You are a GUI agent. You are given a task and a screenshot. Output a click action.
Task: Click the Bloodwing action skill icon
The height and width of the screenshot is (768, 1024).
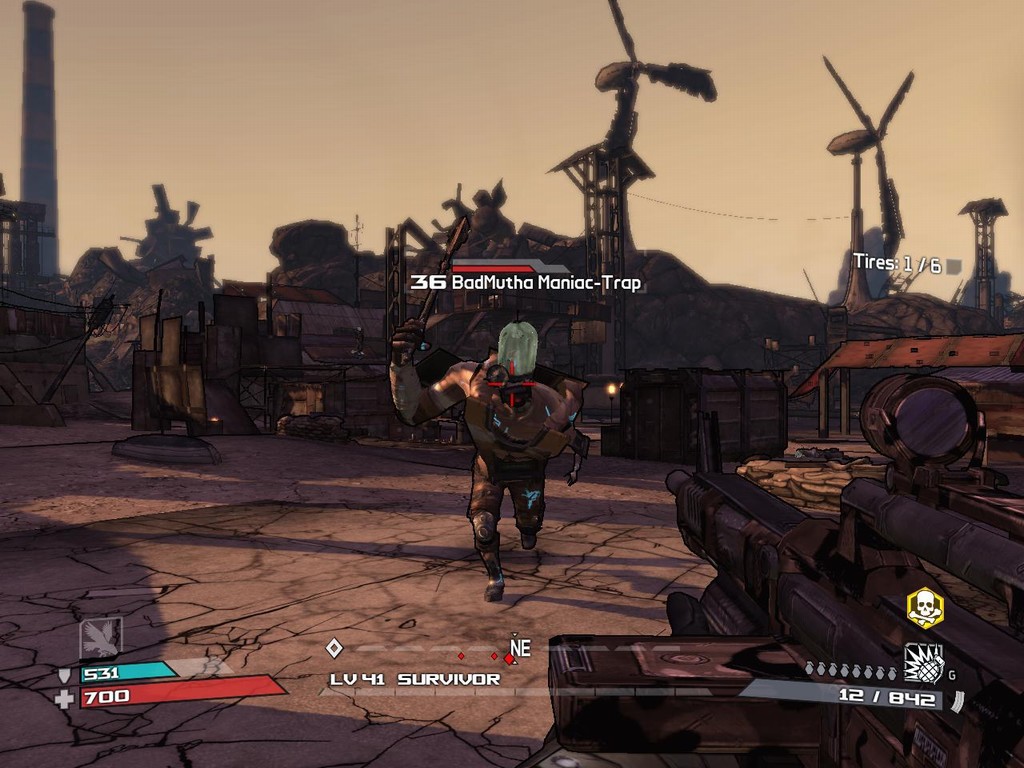click(x=101, y=638)
